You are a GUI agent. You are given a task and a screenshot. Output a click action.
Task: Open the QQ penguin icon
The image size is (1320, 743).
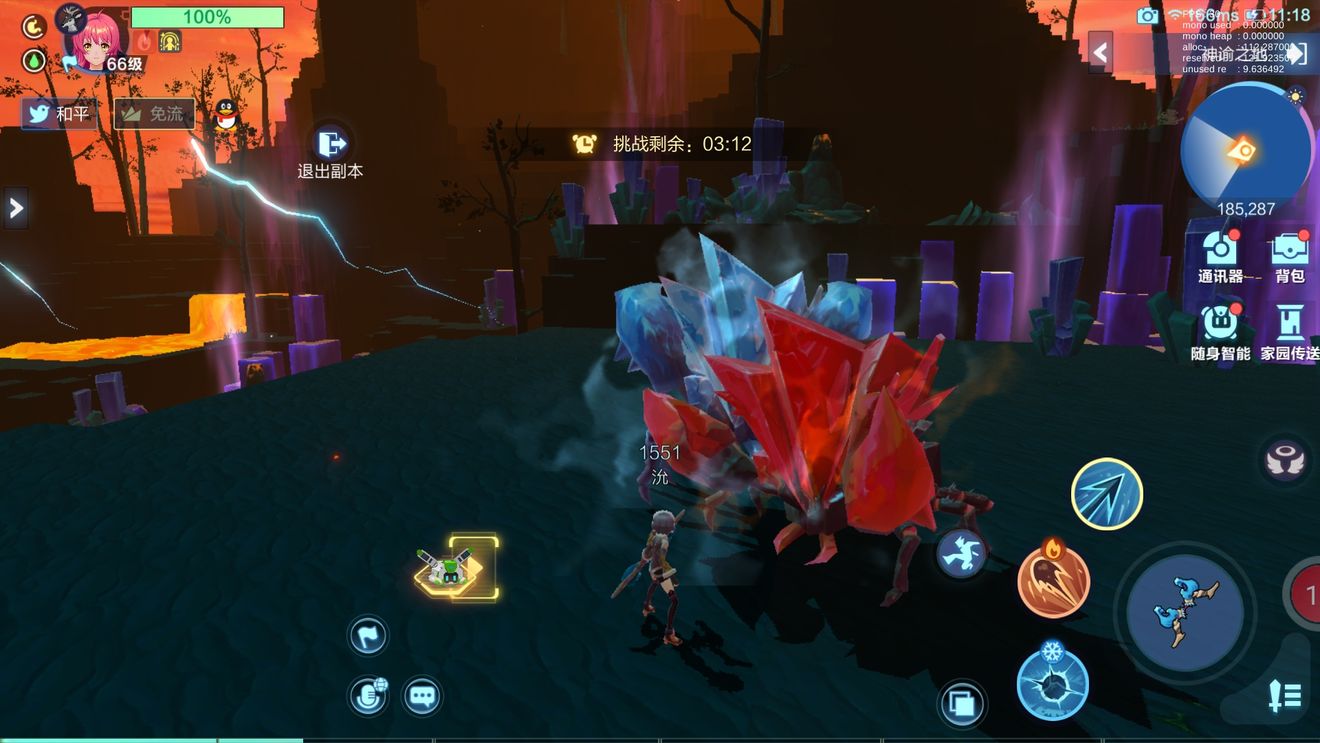pos(227,115)
